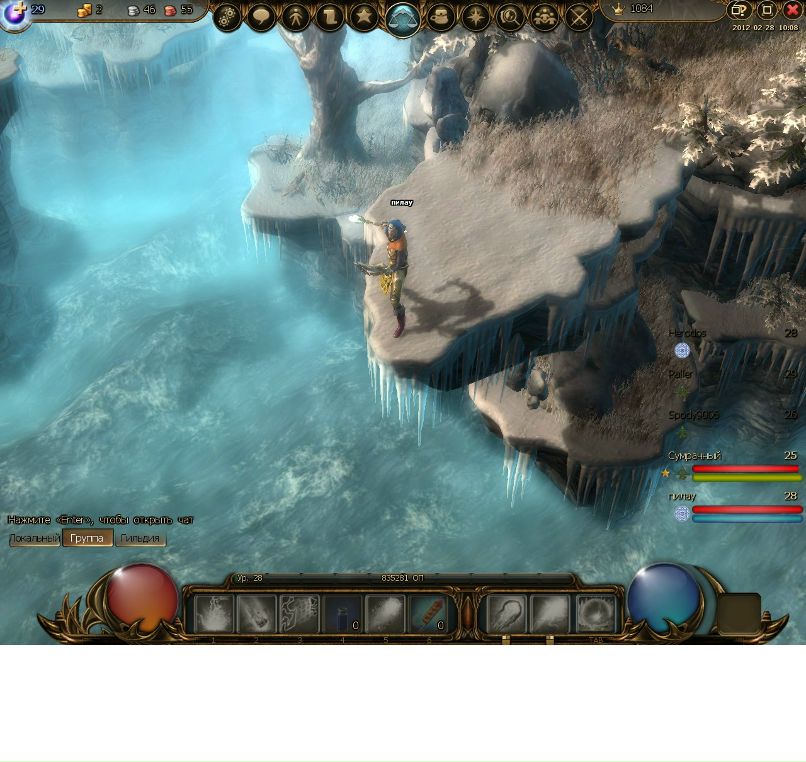Screen dimensions: 806x762
Task: Activate the first skill in the hotbar
Action: (x=213, y=615)
